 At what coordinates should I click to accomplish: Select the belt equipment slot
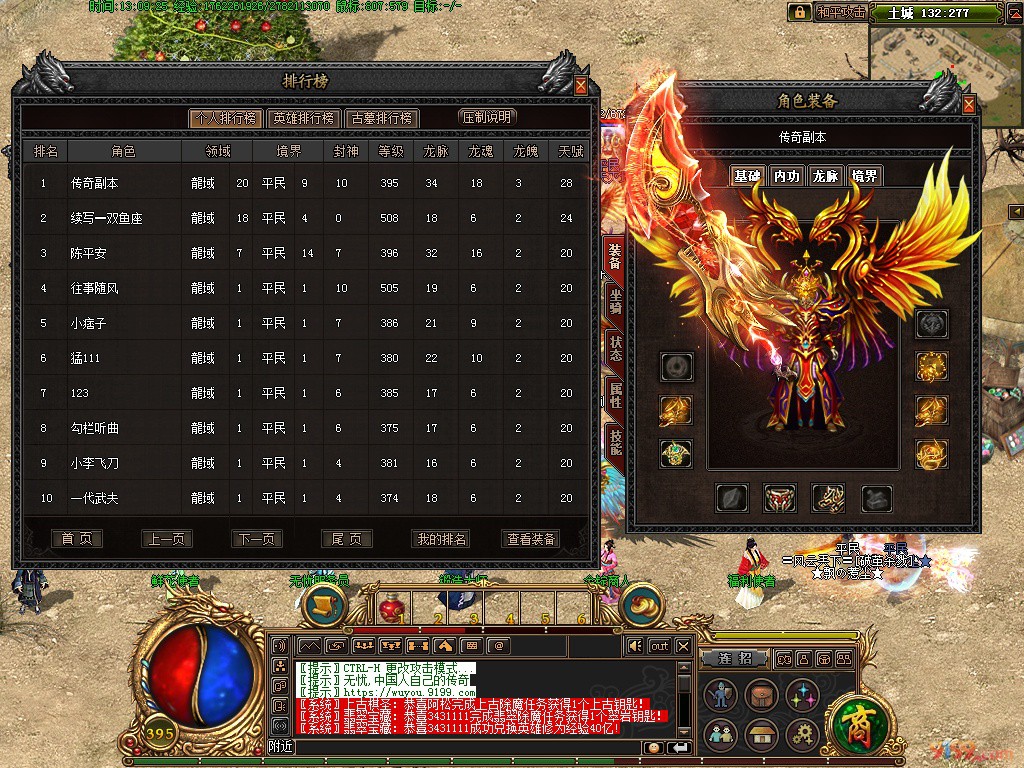pyautogui.click(x=779, y=497)
